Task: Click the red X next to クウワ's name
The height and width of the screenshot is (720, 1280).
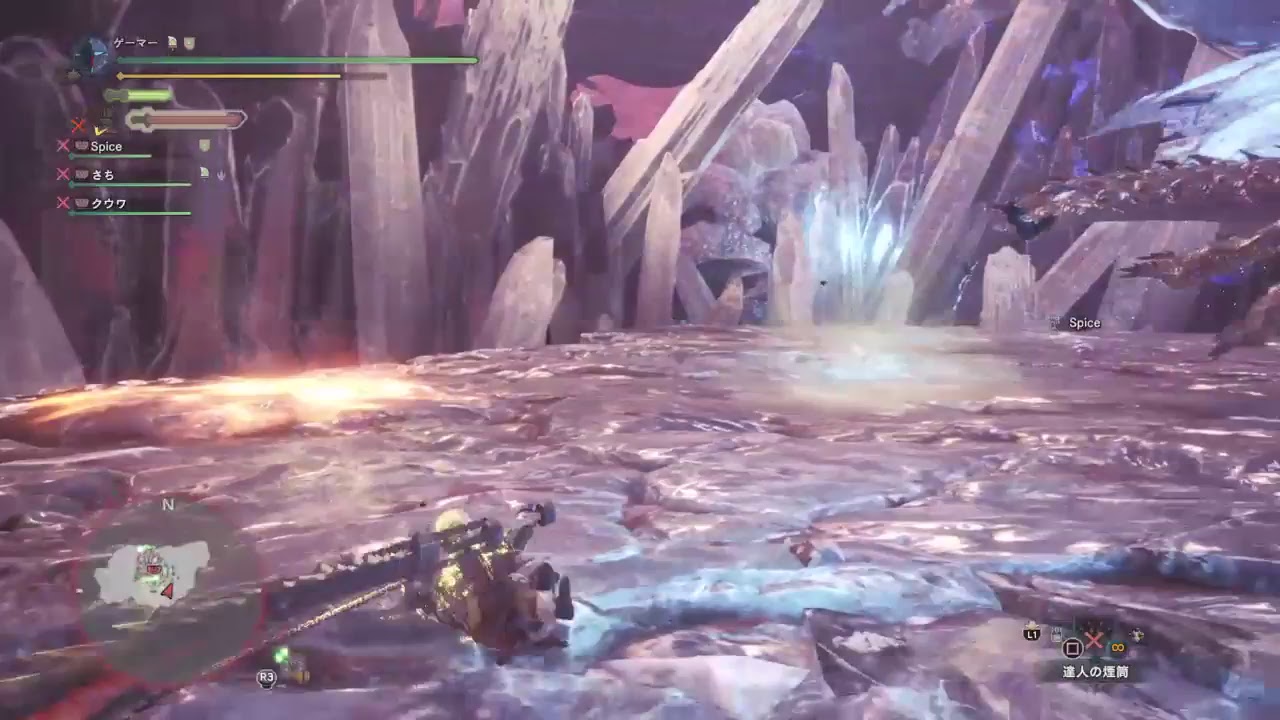Action: click(x=61, y=202)
